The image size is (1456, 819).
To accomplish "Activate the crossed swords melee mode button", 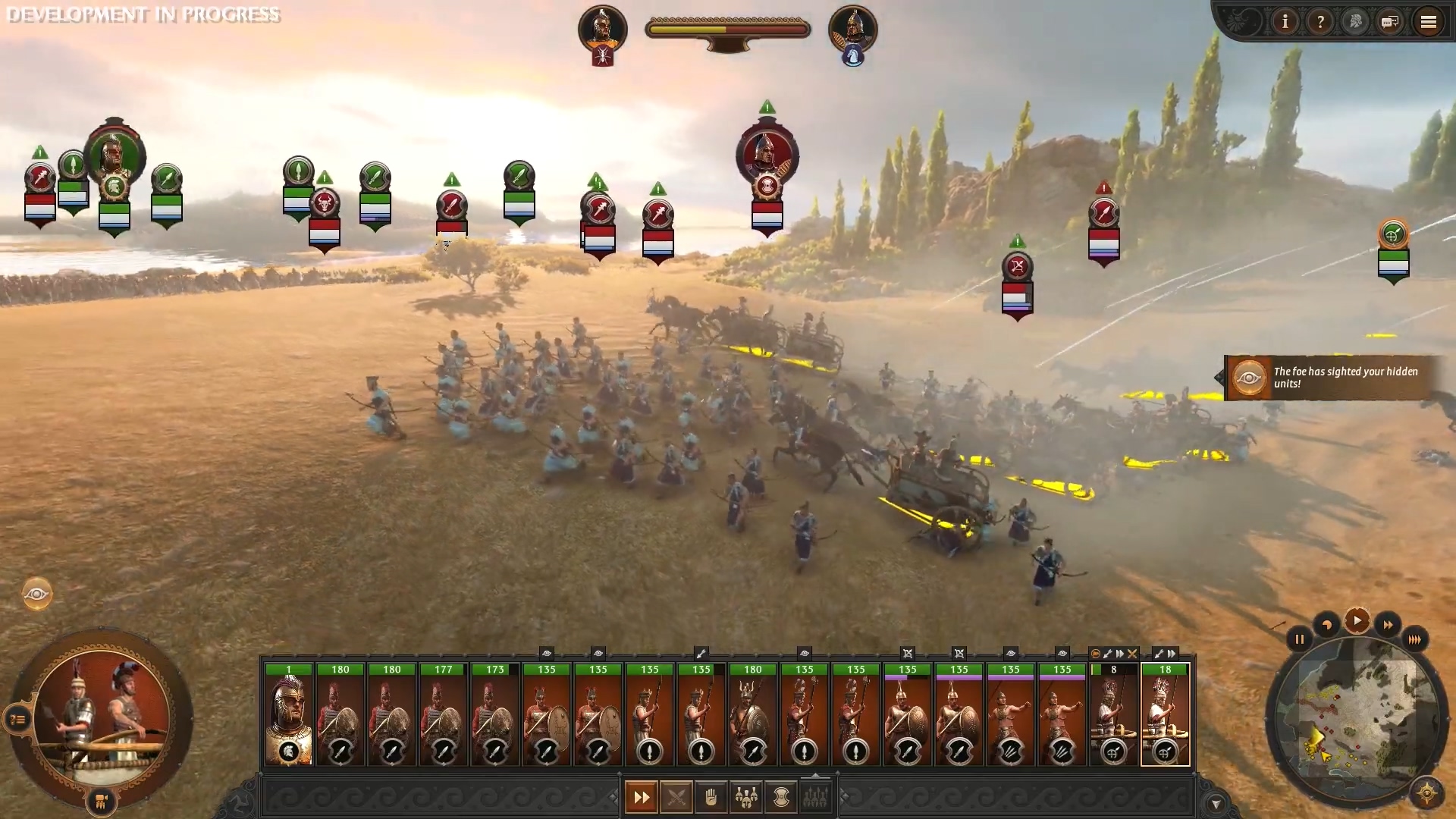I will [x=676, y=797].
